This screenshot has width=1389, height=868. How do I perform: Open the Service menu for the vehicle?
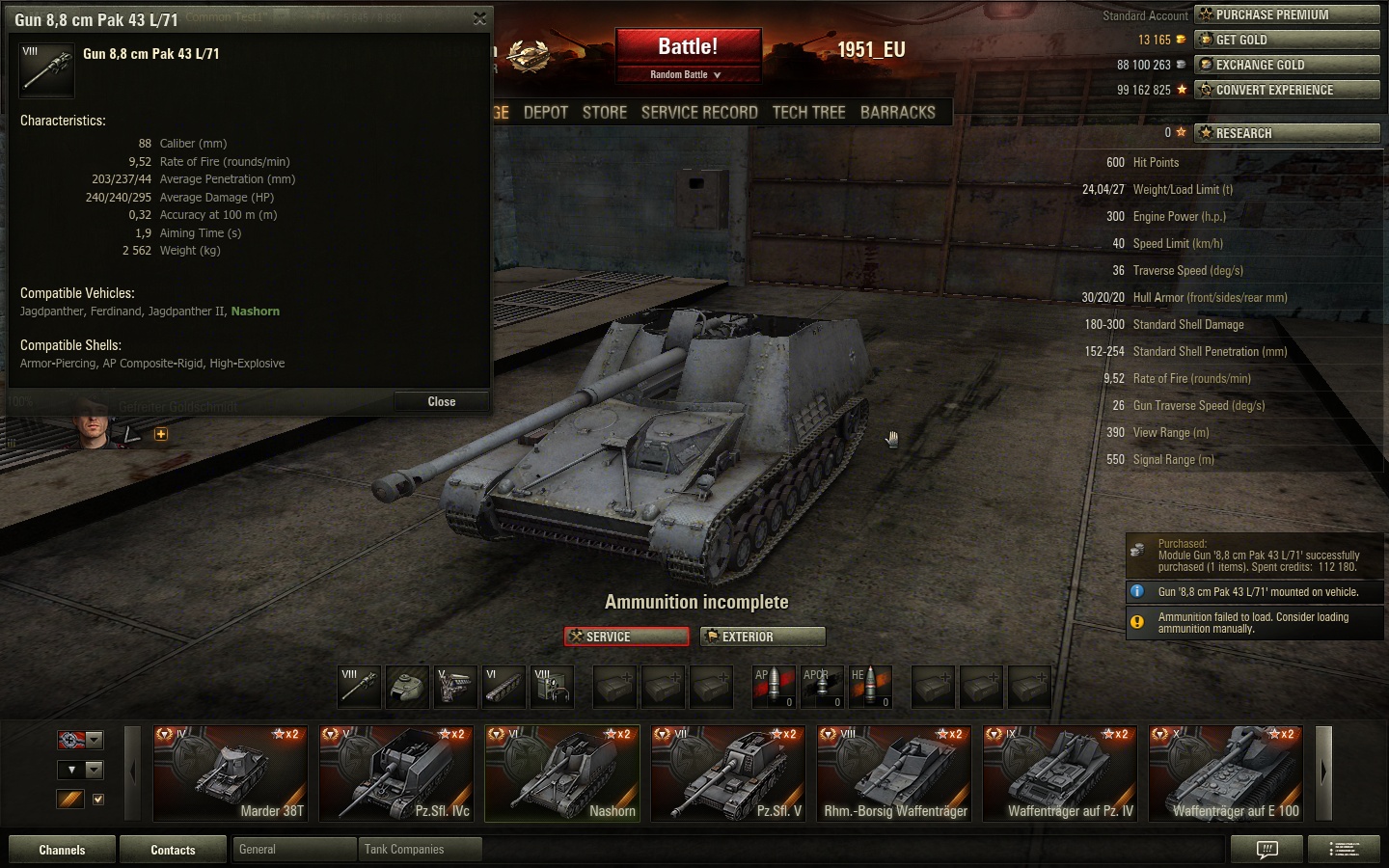point(626,637)
